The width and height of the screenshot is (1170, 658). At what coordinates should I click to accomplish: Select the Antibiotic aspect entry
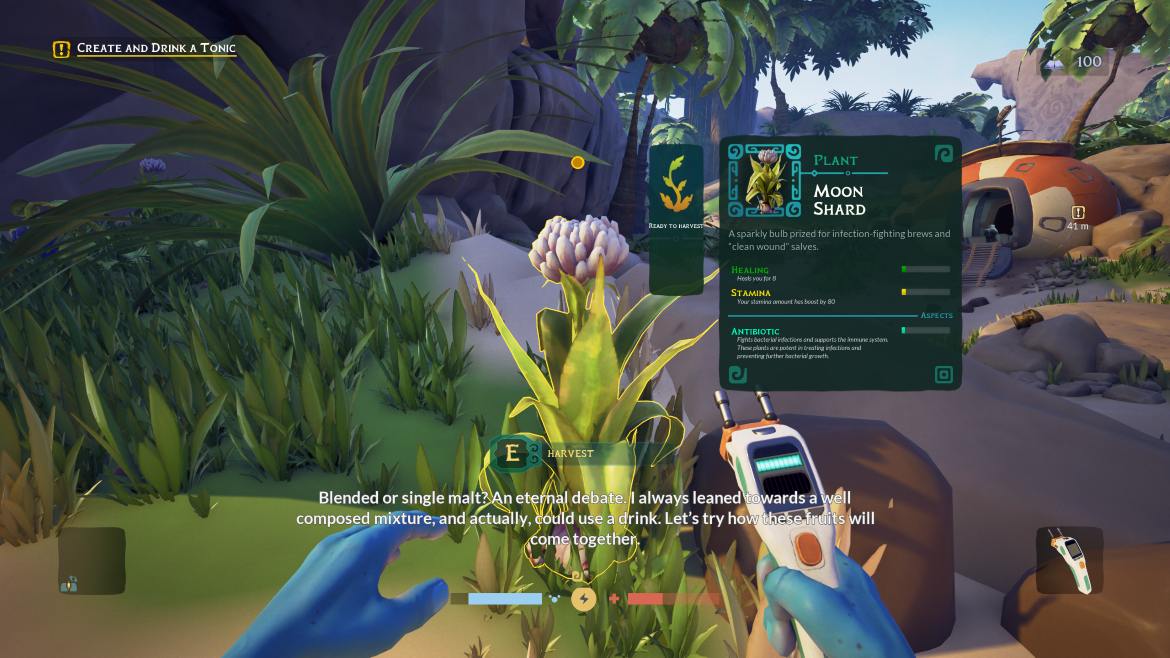[755, 331]
